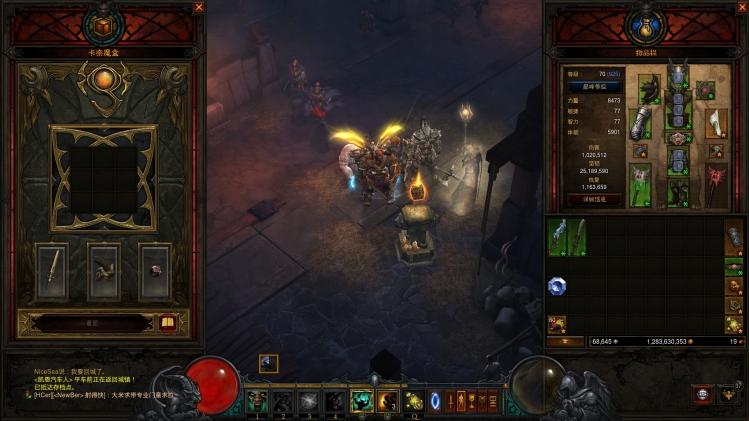Use the potion on the hotbar
Screen dimensions: 749x421
412,401
